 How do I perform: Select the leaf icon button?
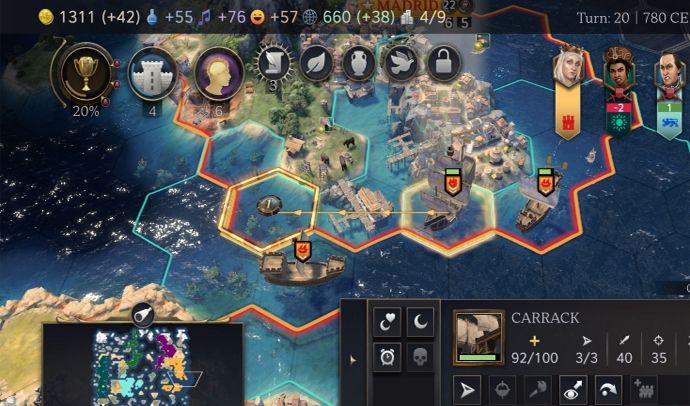pyautogui.click(x=316, y=64)
